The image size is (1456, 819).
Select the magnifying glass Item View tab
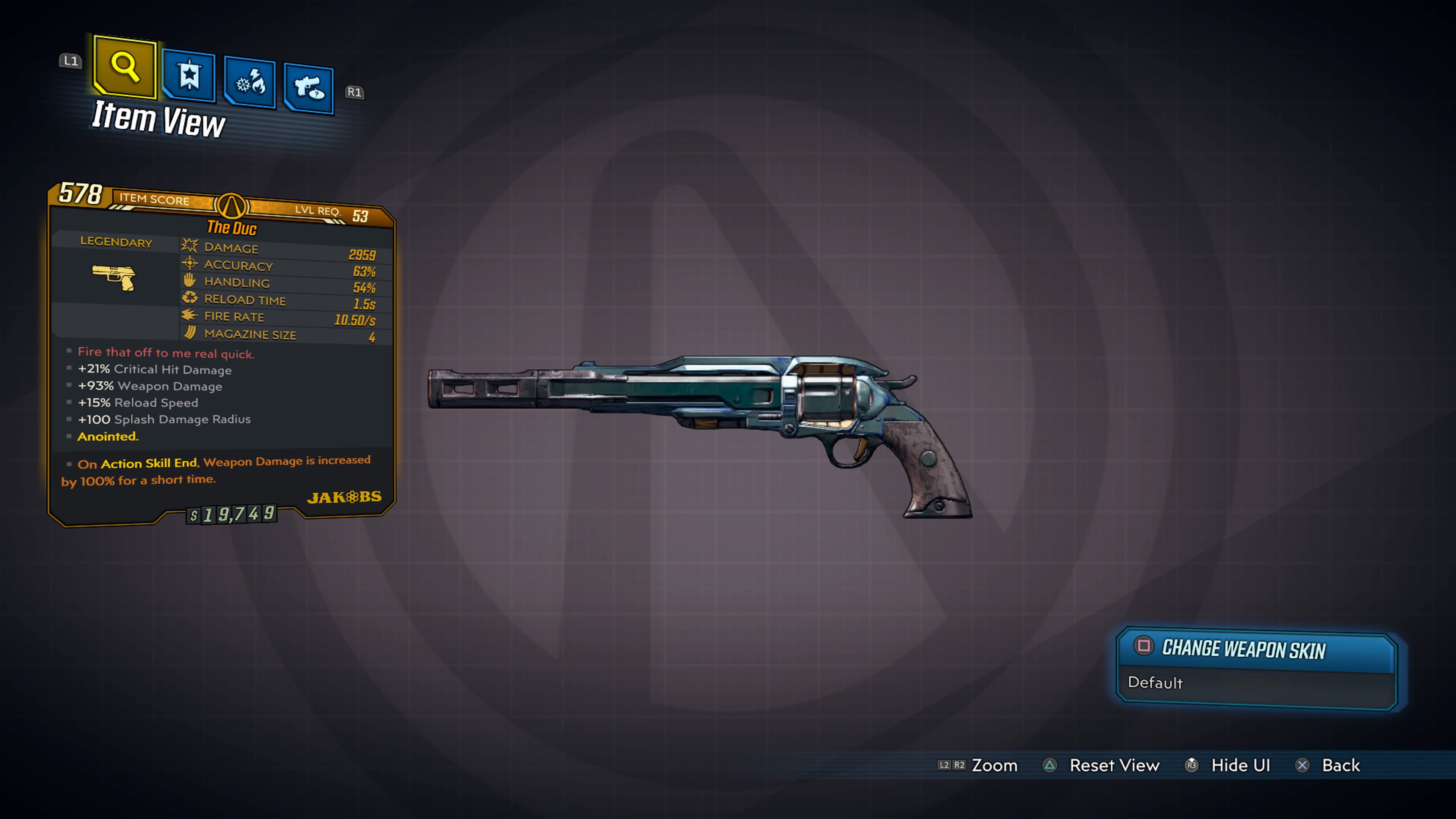click(125, 67)
